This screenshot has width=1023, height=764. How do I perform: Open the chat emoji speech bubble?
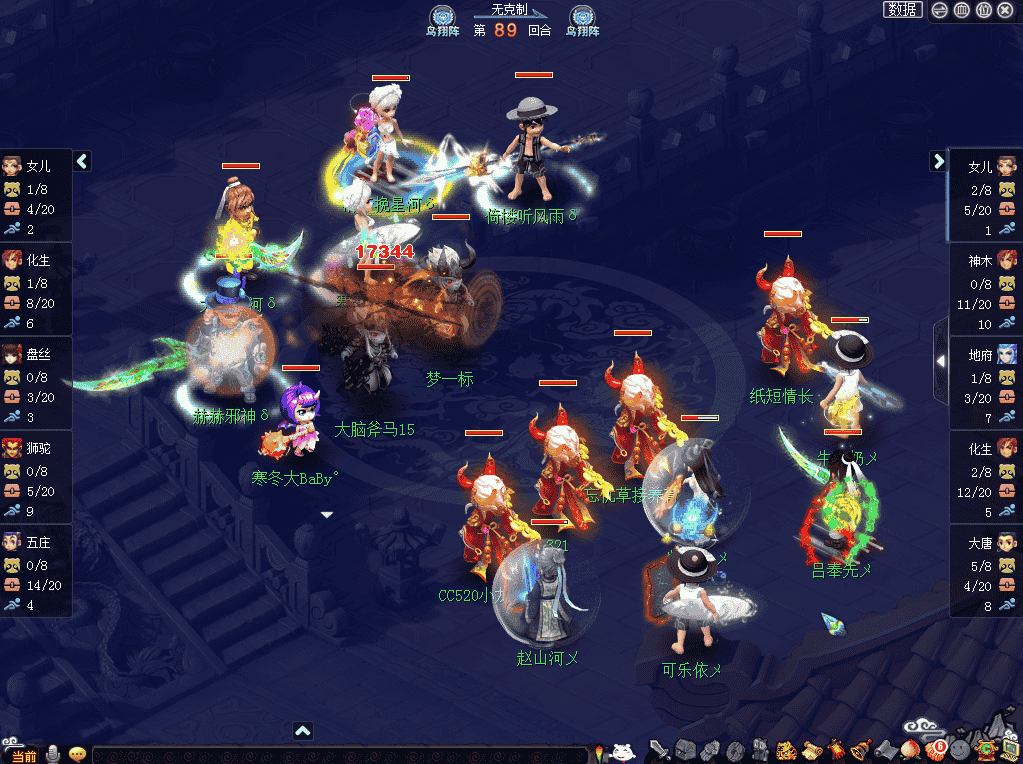(x=77, y=754)
